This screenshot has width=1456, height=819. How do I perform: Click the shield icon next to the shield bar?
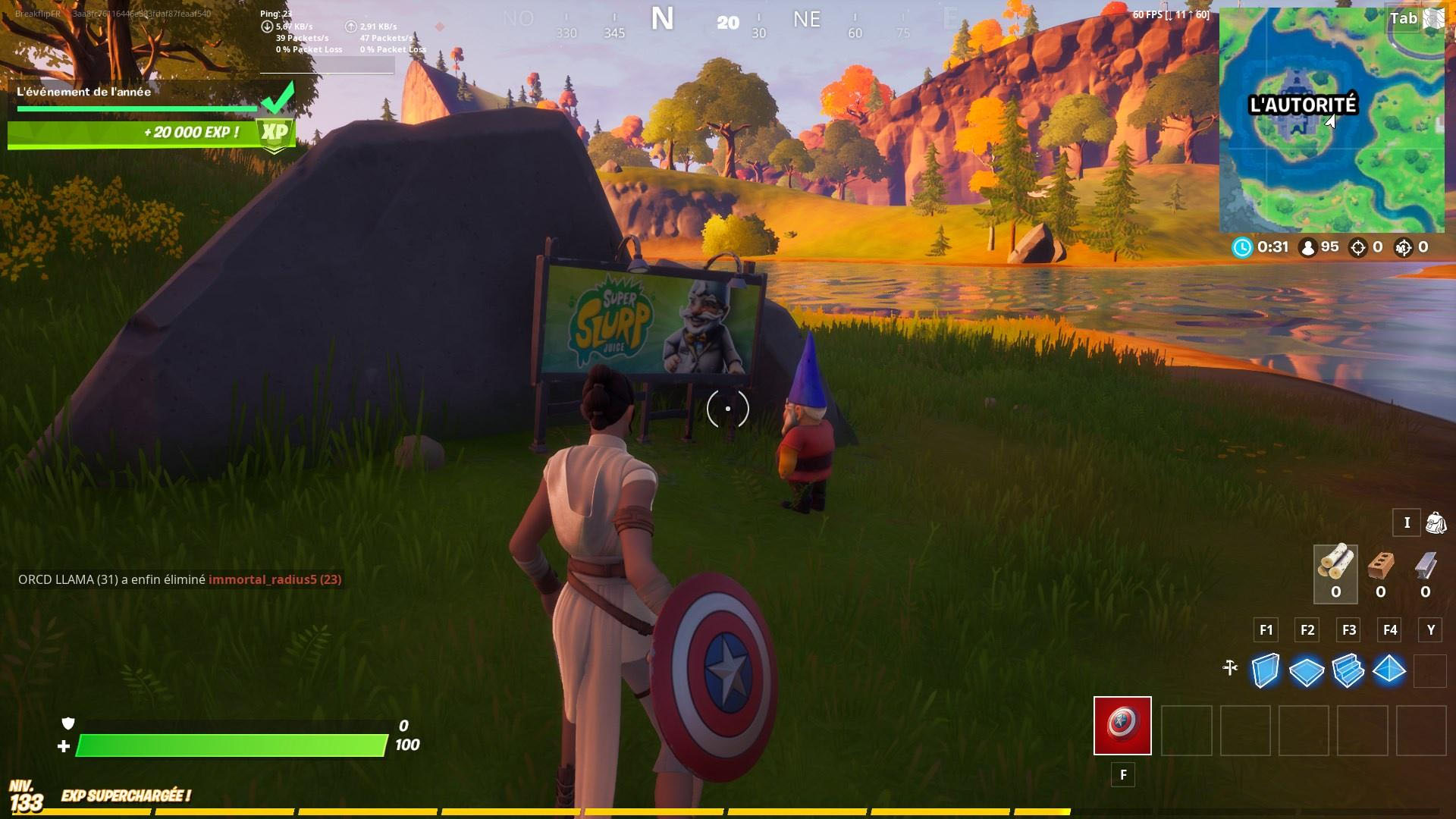(x=69, y=724)
